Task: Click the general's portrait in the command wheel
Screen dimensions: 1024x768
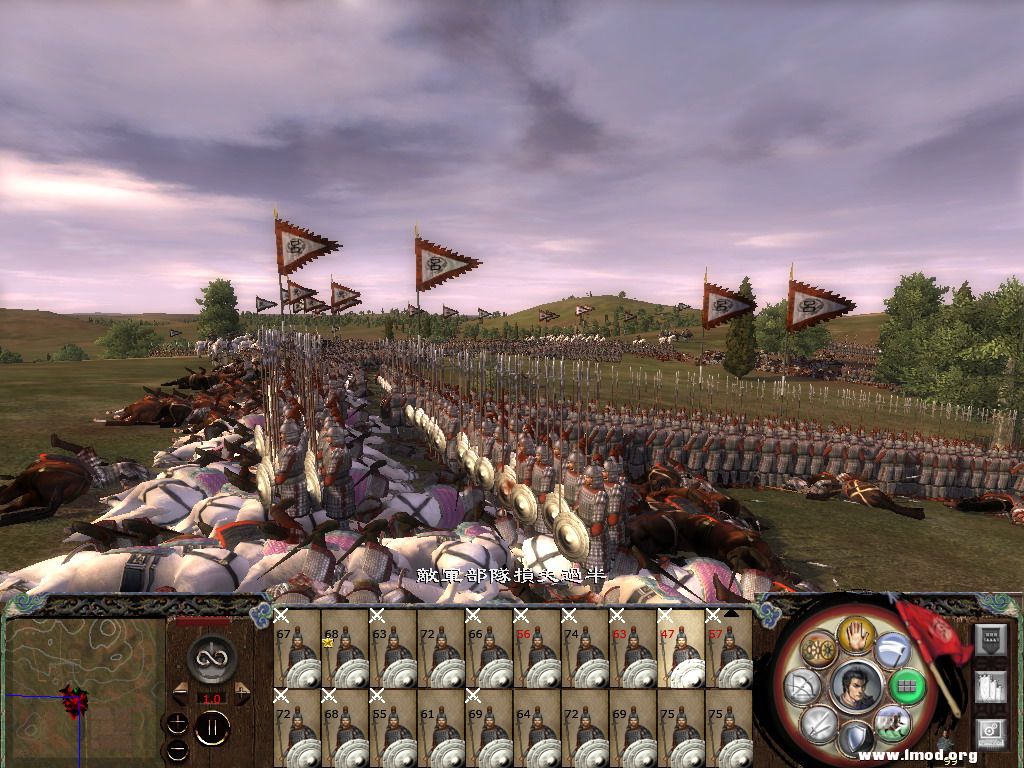Action: click(856, 687)
